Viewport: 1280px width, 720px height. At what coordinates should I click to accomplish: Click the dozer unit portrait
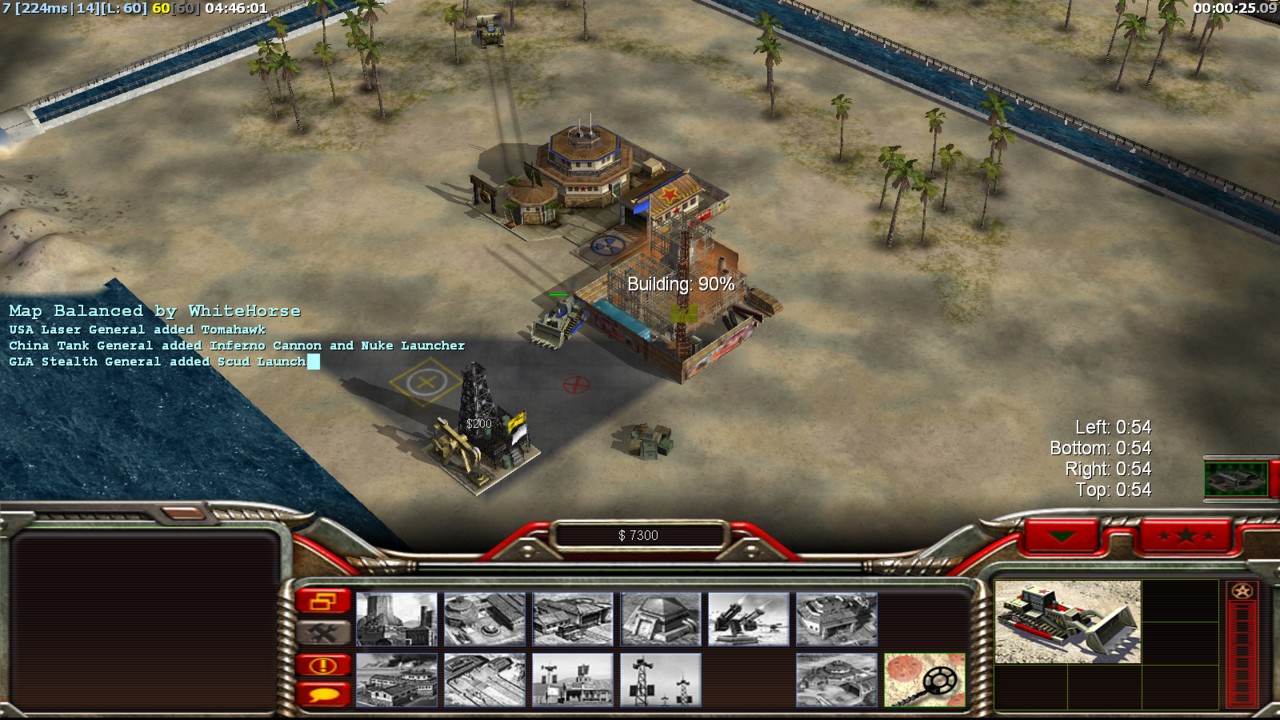(x=1068, y=621)
